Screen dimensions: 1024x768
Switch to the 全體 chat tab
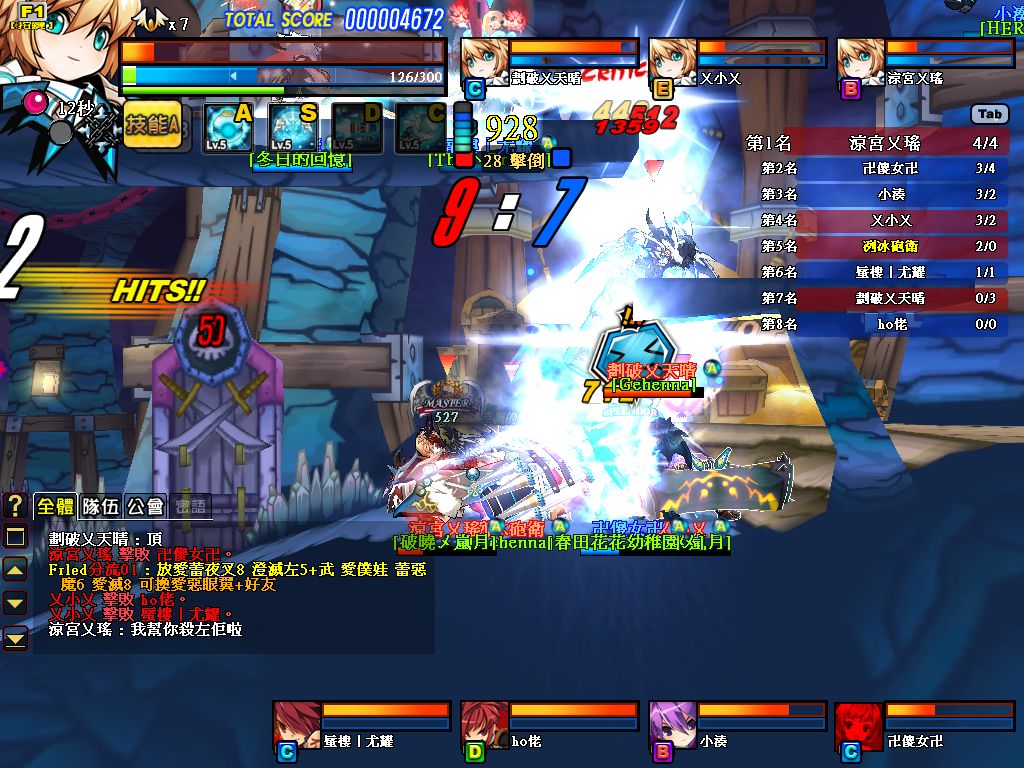point(54,506)
